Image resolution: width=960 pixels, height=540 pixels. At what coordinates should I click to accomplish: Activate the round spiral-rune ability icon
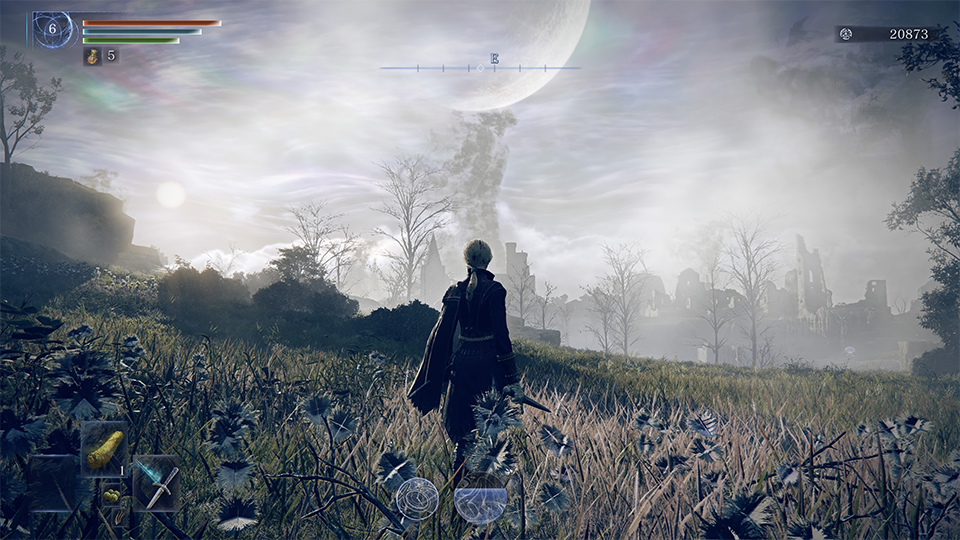click(417, 497)
